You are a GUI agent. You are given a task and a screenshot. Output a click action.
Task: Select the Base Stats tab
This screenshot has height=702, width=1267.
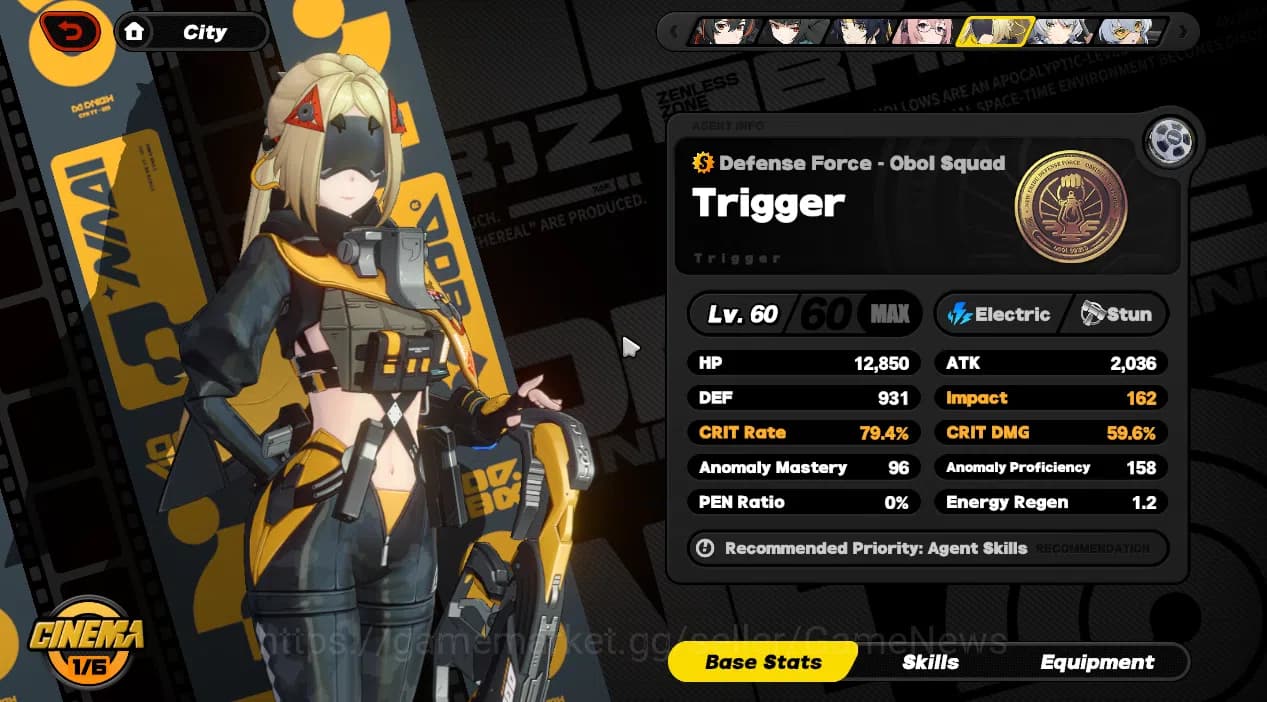click(x=763, y=662)
